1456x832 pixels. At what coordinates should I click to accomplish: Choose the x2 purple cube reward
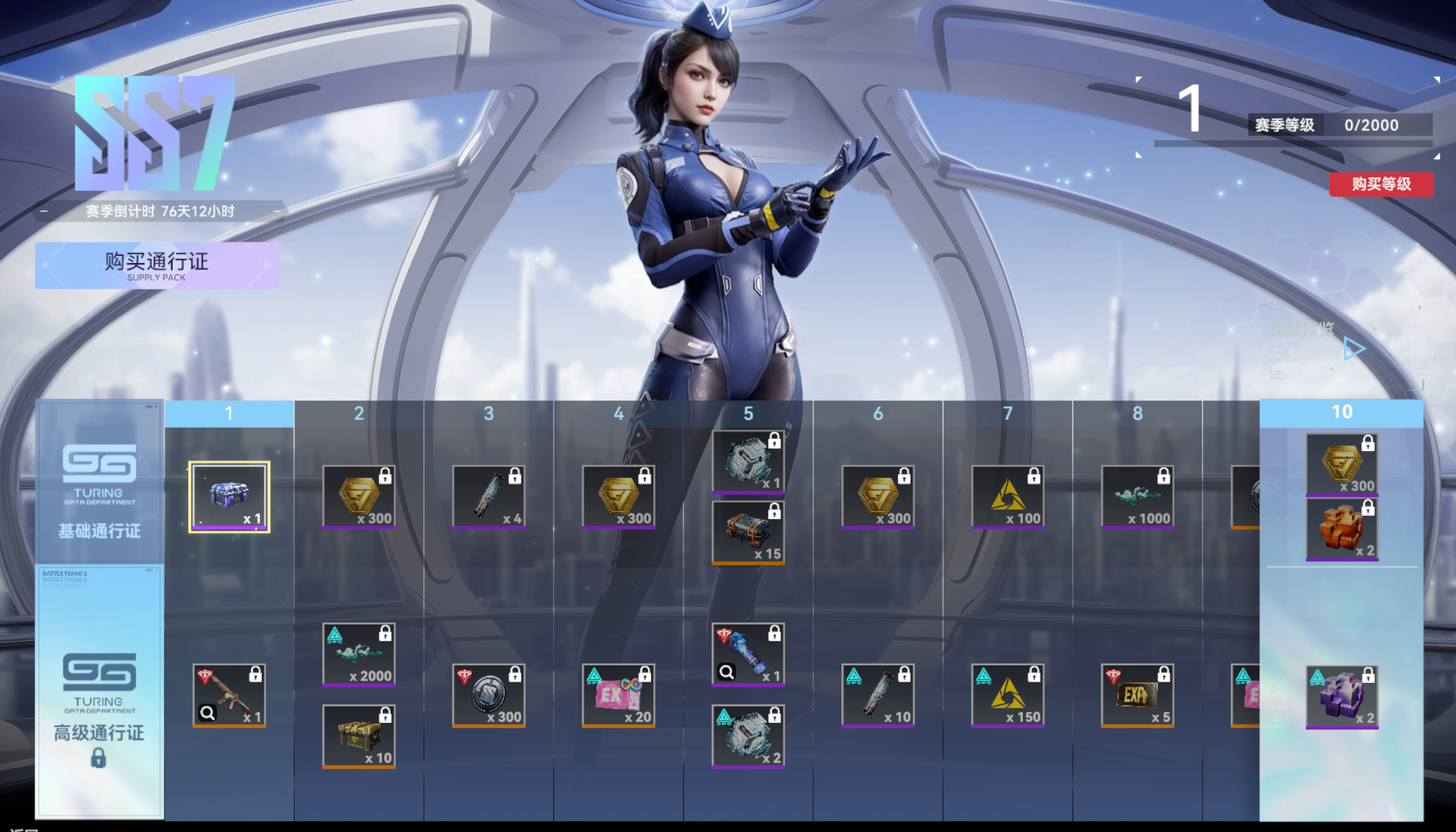click(x=1342, y=696)
